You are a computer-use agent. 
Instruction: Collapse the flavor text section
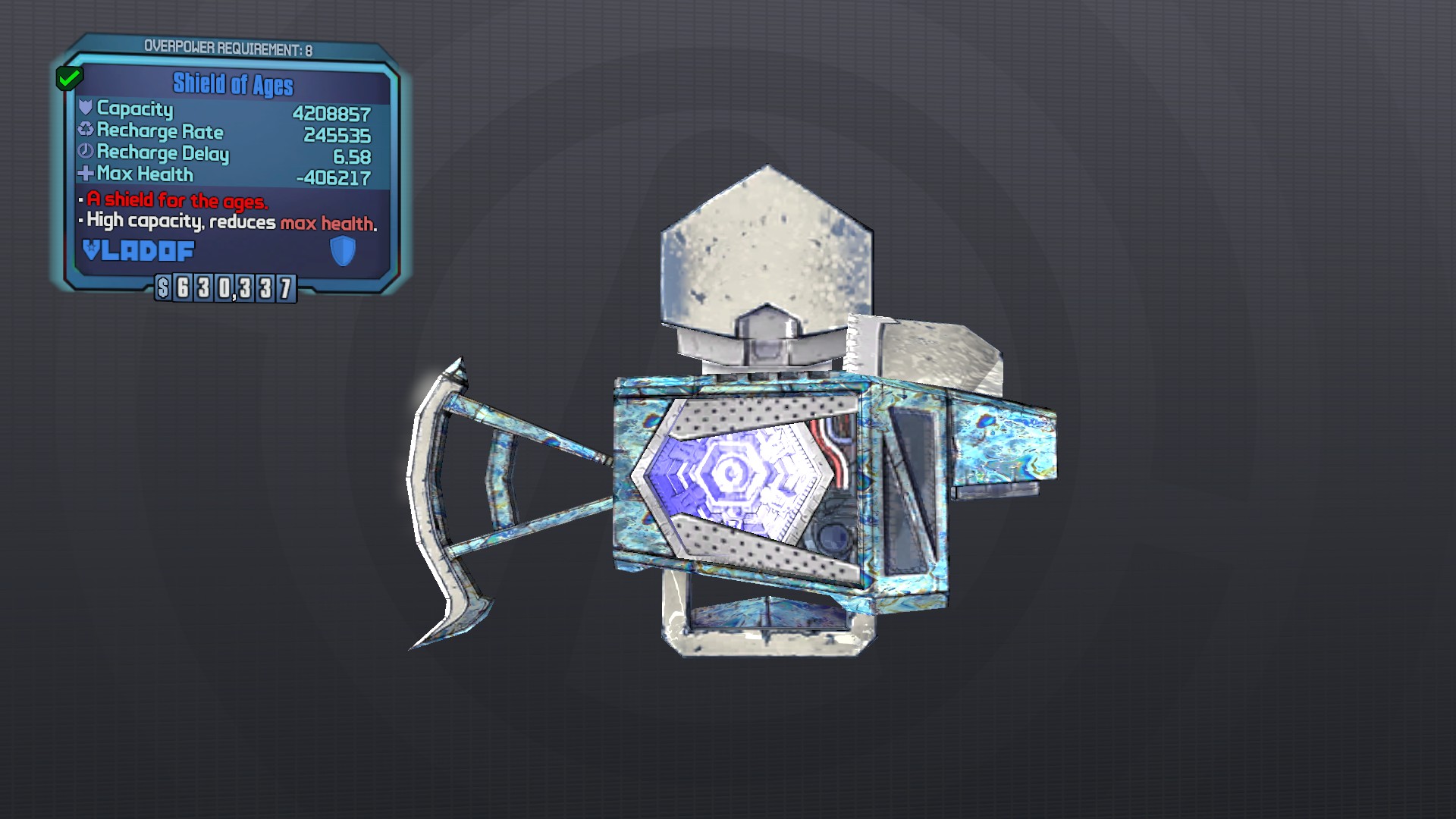pyautogui.click(x=227, y=214)
